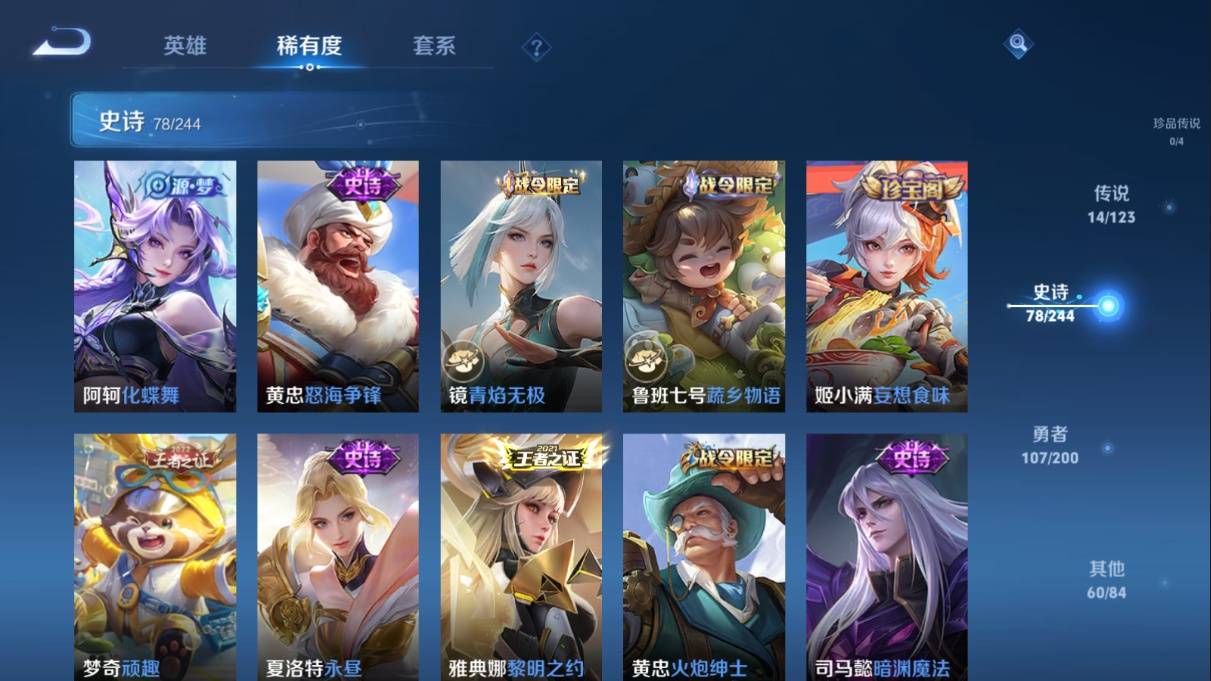Open the 套系 tab
The image size is (1211, 681).
(x=434, y=46)
